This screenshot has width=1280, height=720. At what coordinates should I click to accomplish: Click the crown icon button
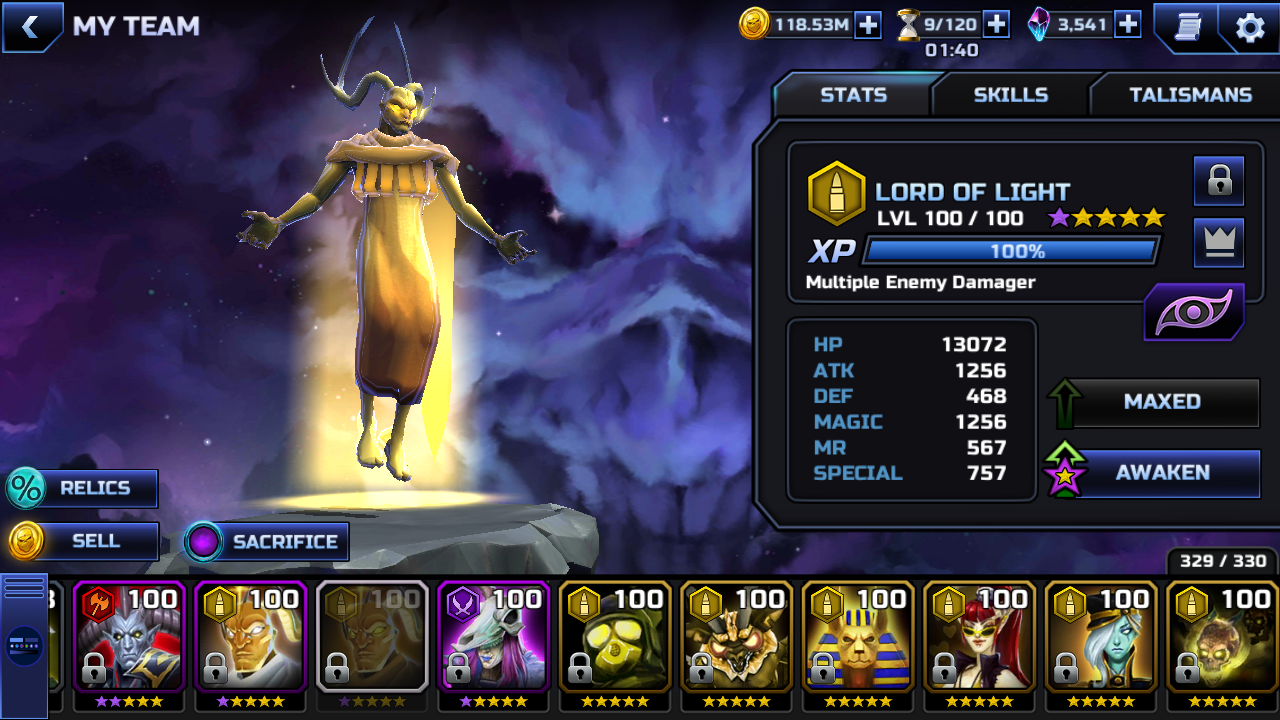[x=1219, y=243]
